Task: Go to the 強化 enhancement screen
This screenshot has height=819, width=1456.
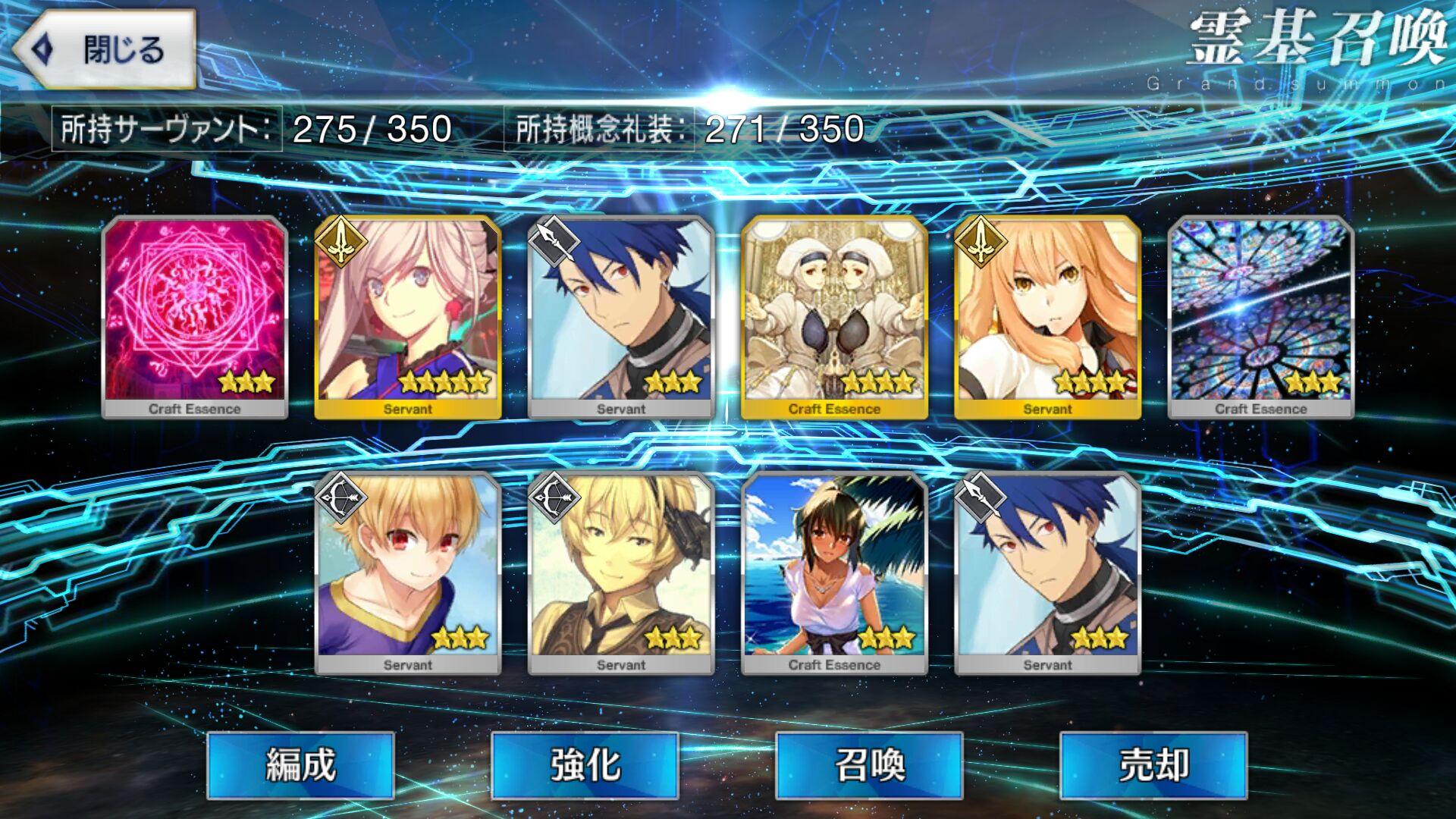Action: [585, 764]
